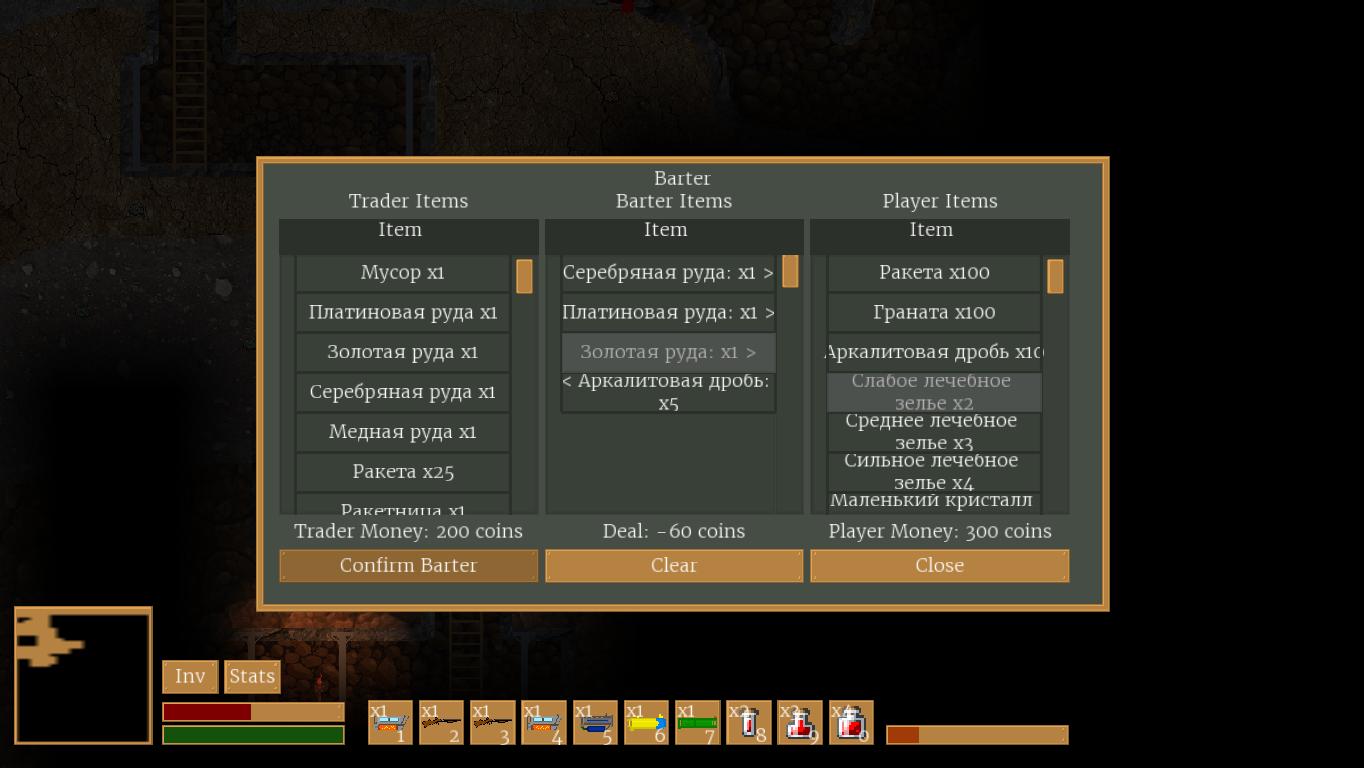Select Среднее лечебное зелье x3
The image size is (1364, 768).
click(x=934, y=432)
